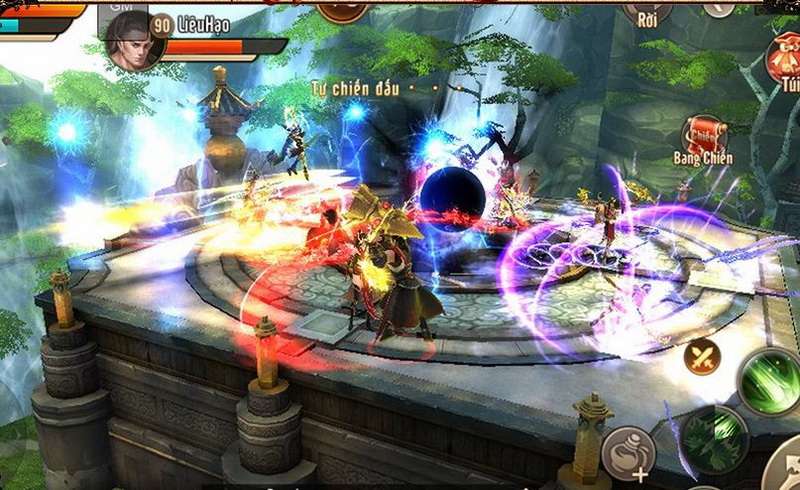Image resolution: width=800 pixels, height=490 pixels.
Task: Toggle the crossed swords combat icon
Action: tap(702, 357)
